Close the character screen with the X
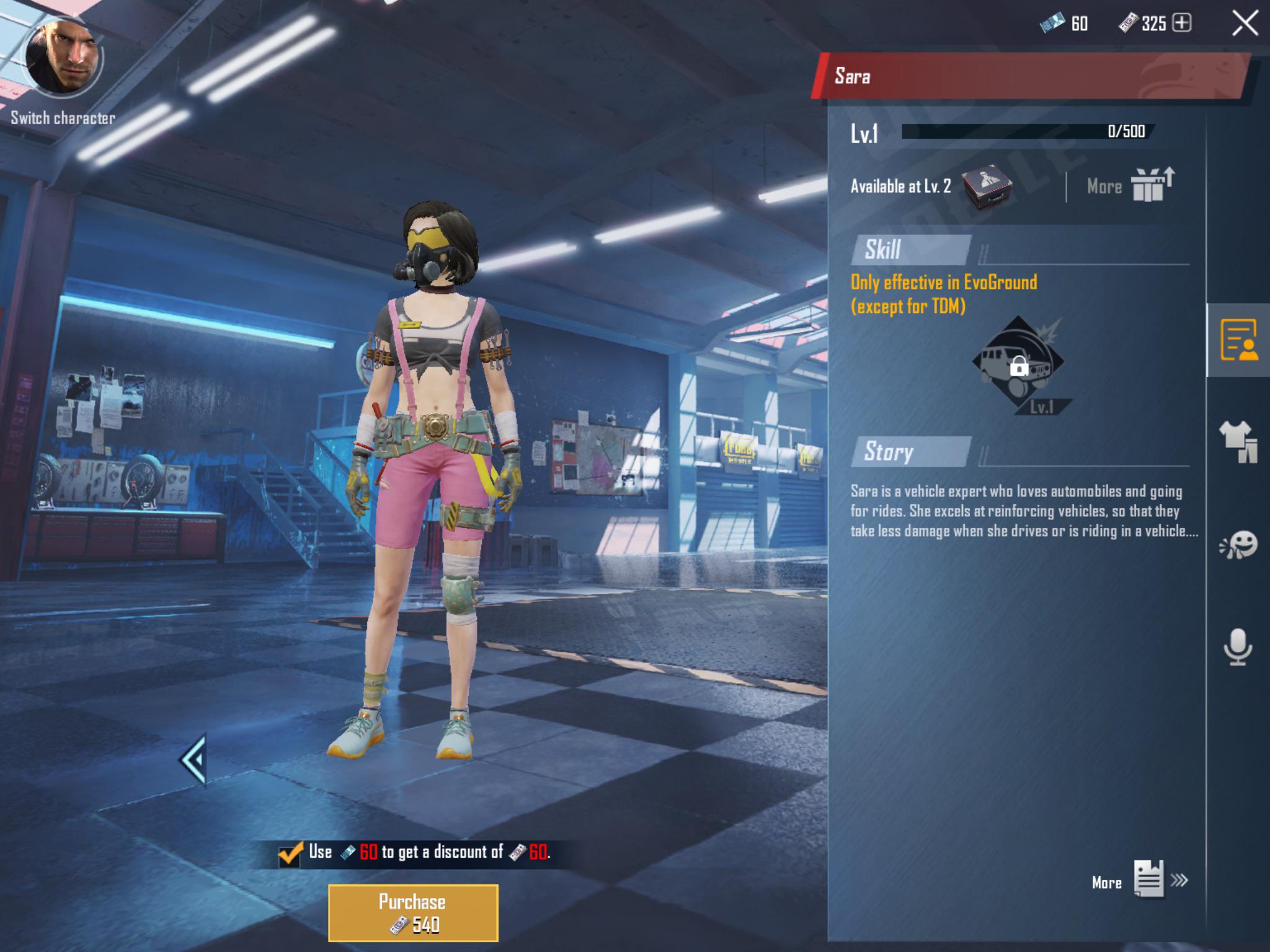The width and height of the screenshot is (1270, 952). click(1245, 24)
